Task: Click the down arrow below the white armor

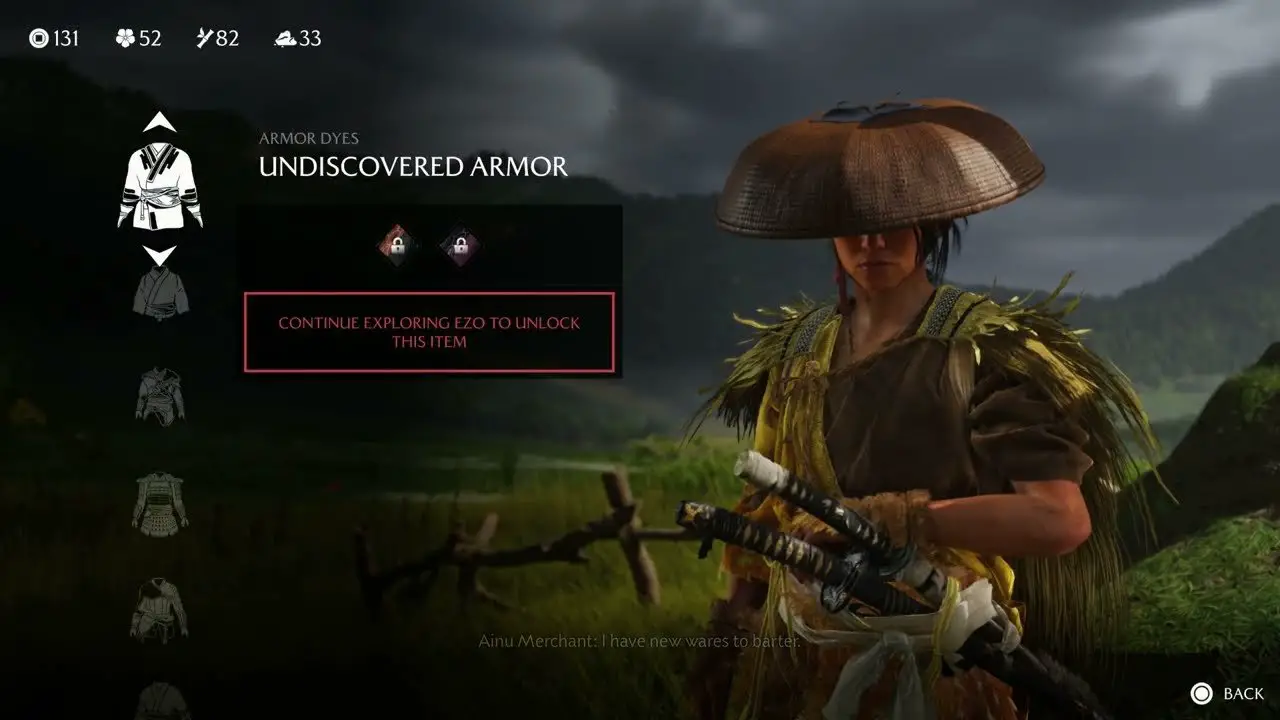Action: tap(160, 254)
